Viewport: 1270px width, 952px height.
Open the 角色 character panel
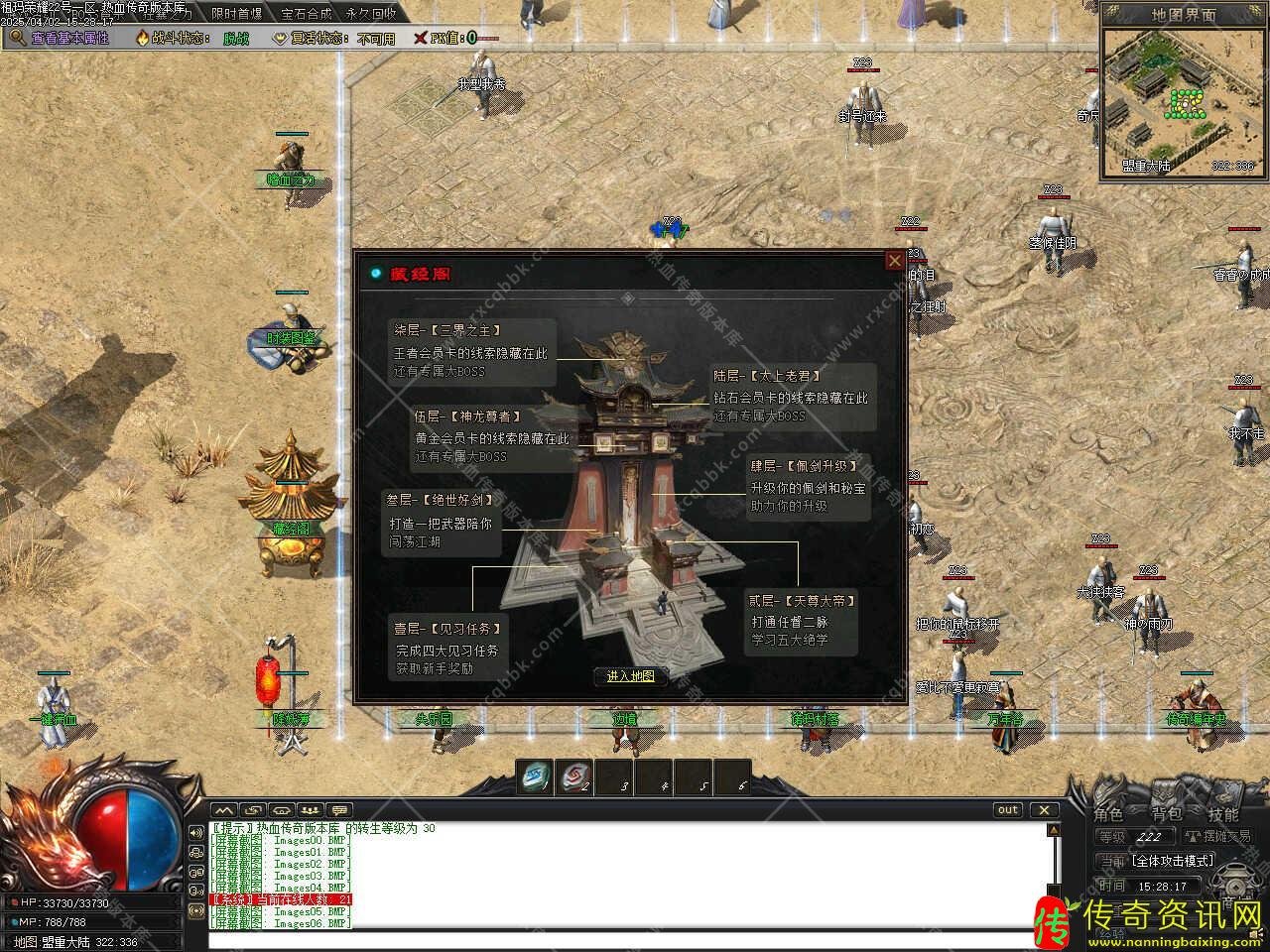(x=1108, y=814)
